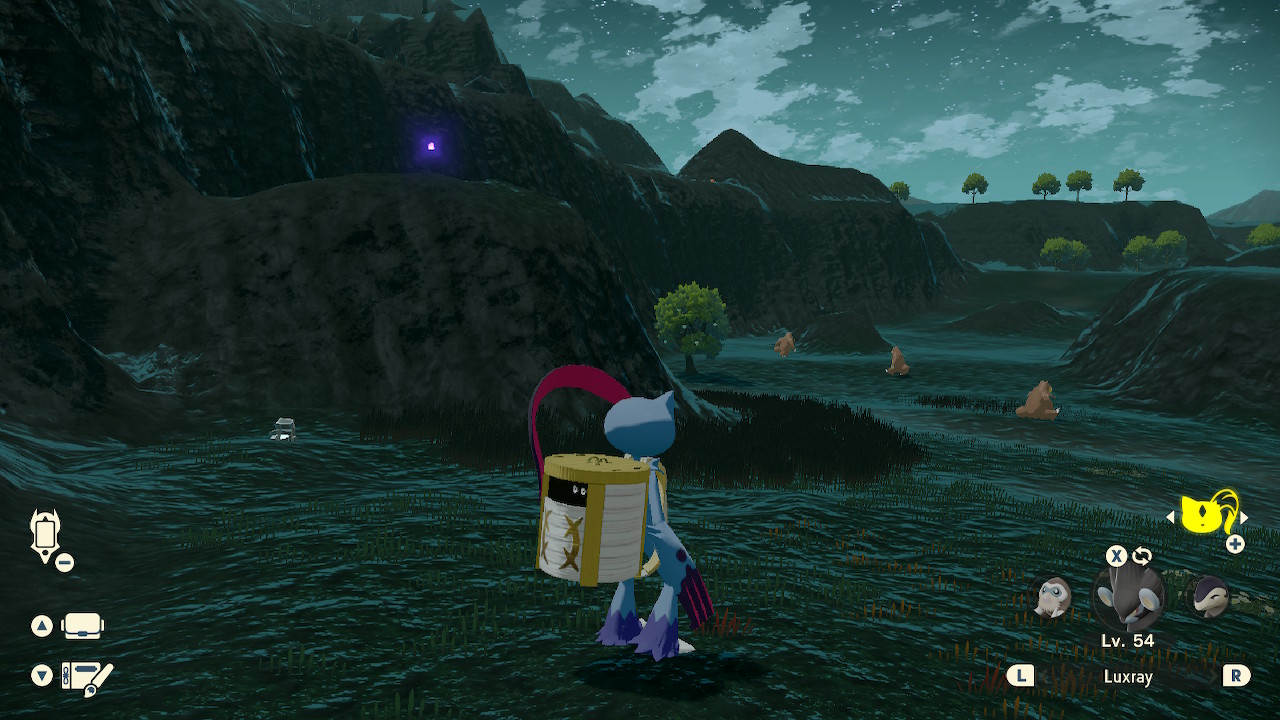Click the lost satchel lying in the field
1280x720 pixels.
pyautogui.click(x=283, y=429)
